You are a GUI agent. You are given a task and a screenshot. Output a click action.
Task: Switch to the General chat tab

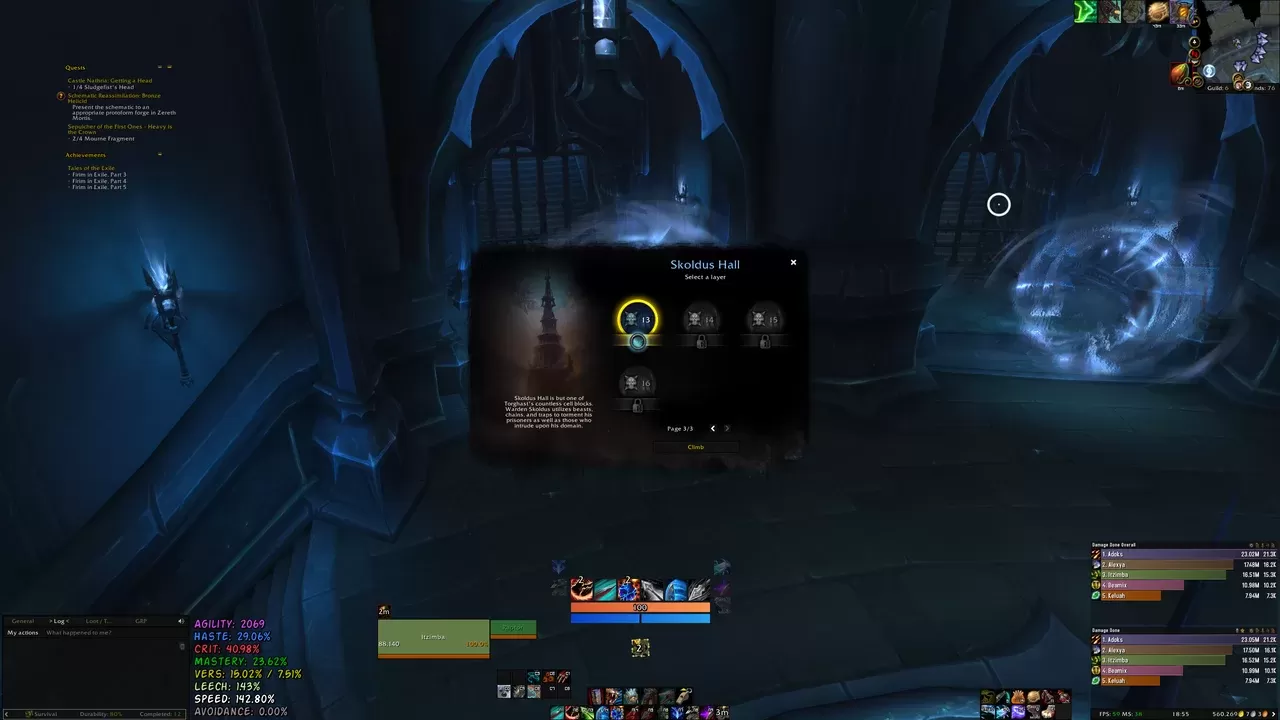(x=23, y=621)
